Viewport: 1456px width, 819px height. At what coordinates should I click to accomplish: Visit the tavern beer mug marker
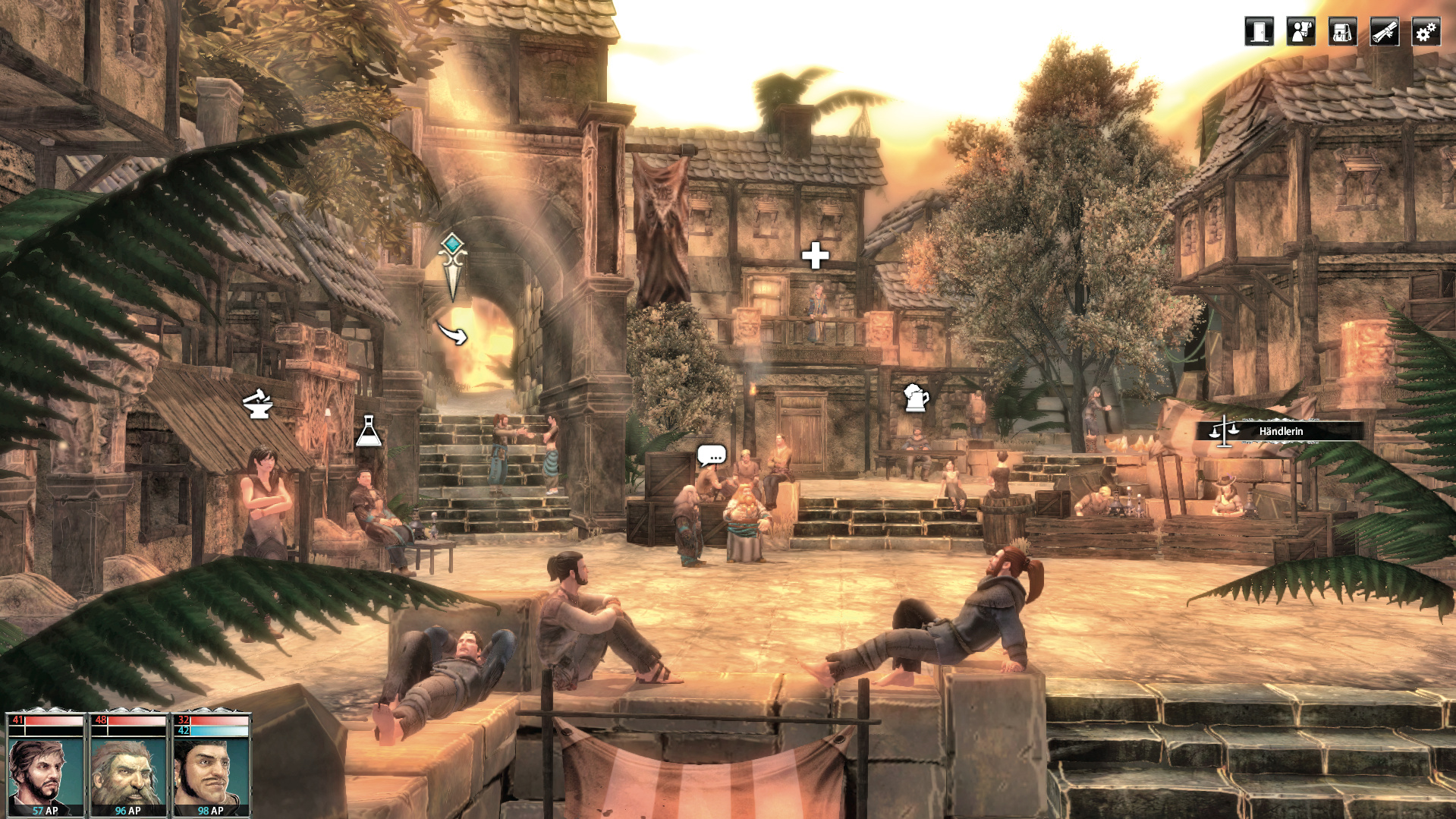point(916,397)
